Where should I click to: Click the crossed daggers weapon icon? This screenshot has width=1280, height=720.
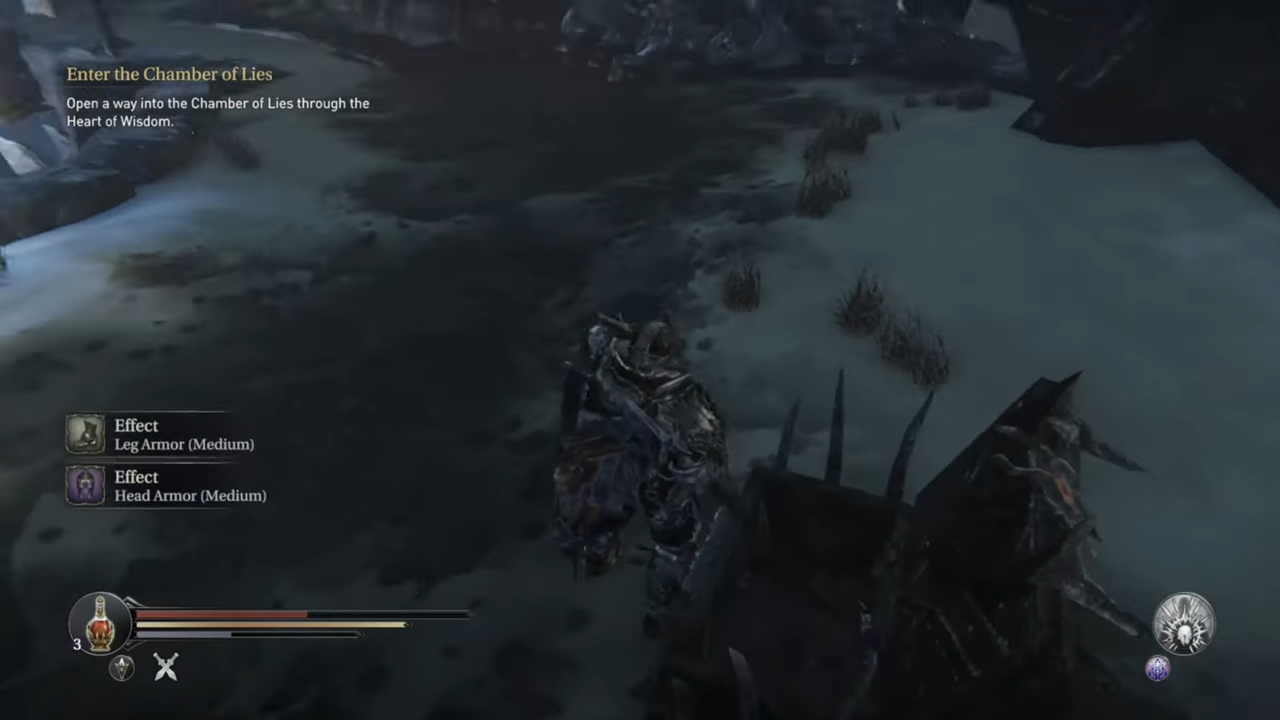165,667
